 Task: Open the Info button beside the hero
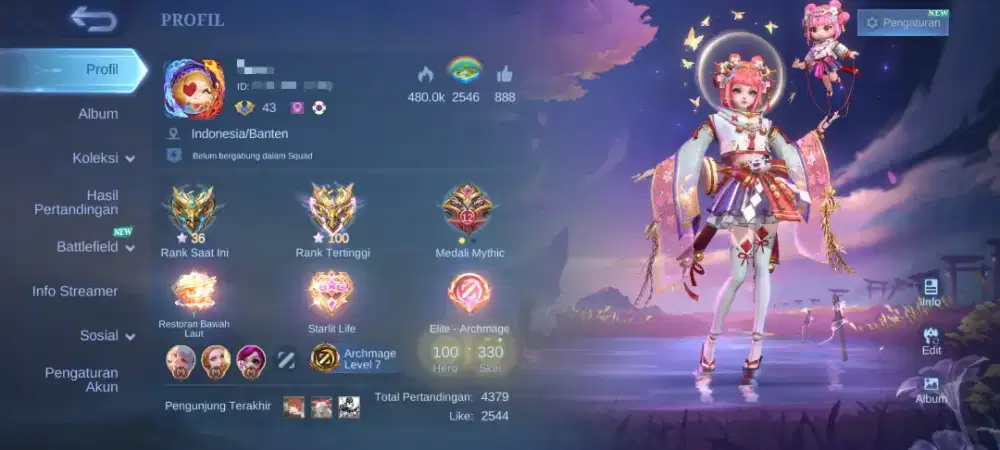tap(930, 293)
